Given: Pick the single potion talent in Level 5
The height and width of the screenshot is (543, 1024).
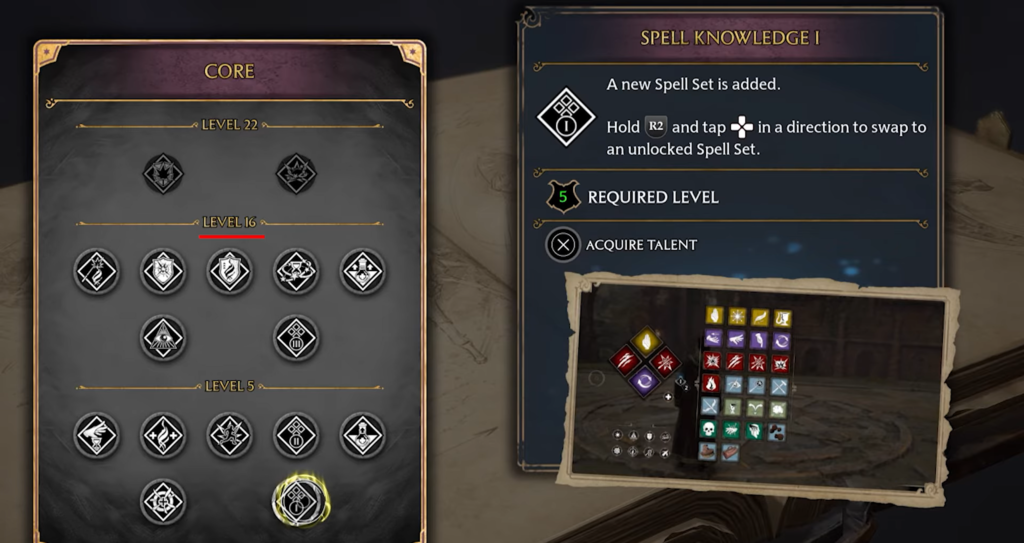Looking at the screenshot, I should pos(362,435).
